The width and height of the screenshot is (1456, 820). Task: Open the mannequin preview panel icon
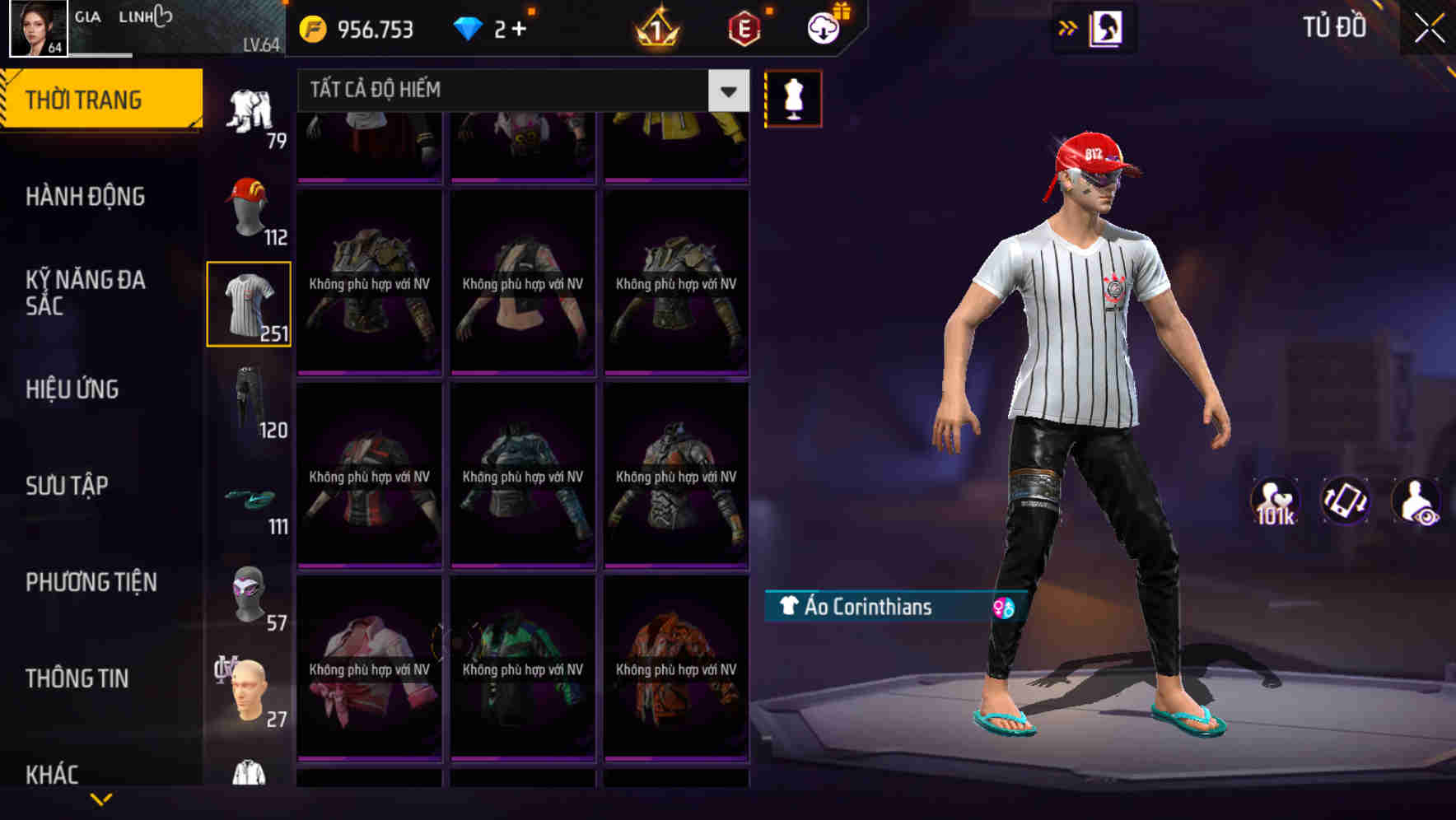791,97
